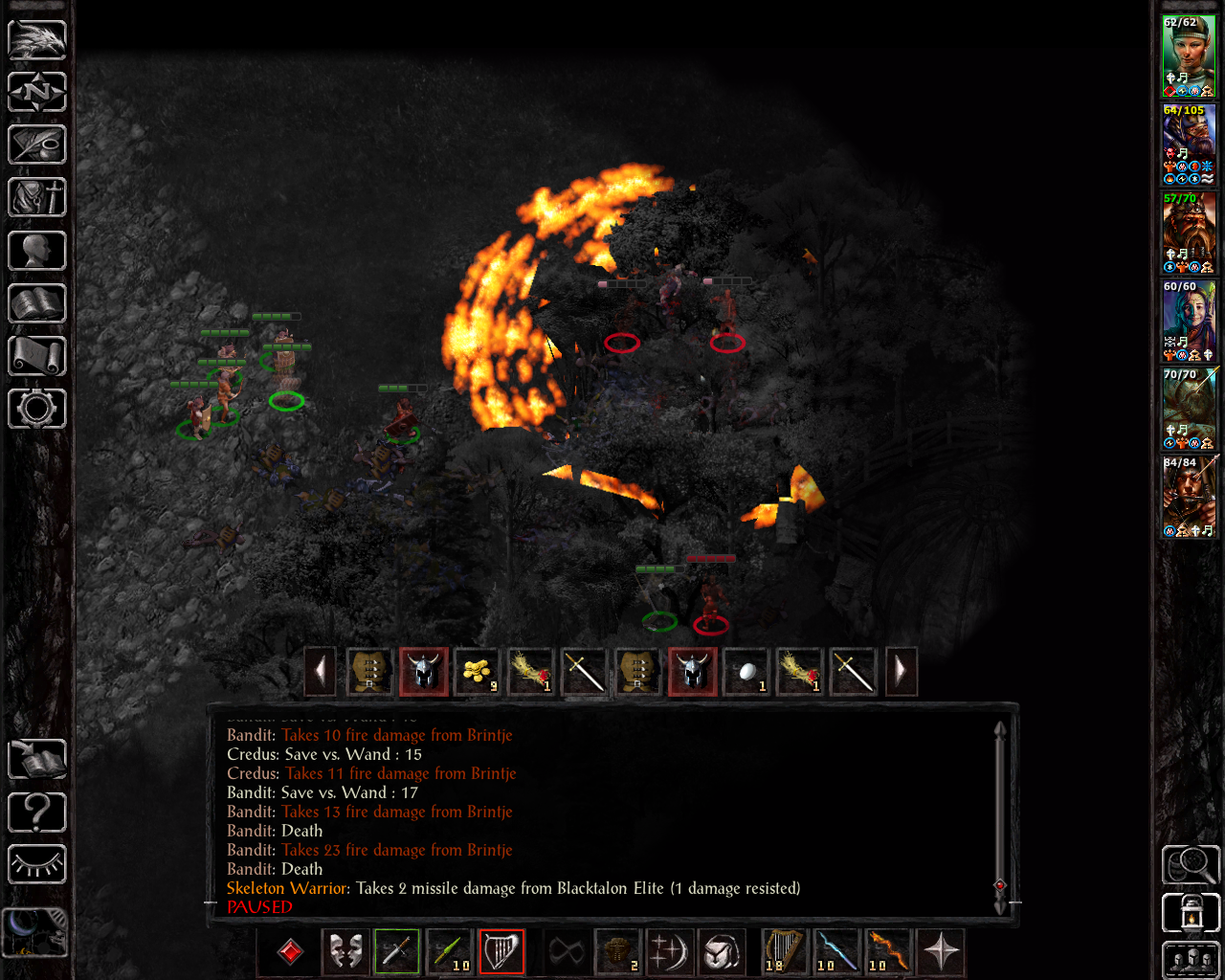Open the character record head icon

[37, 251]
